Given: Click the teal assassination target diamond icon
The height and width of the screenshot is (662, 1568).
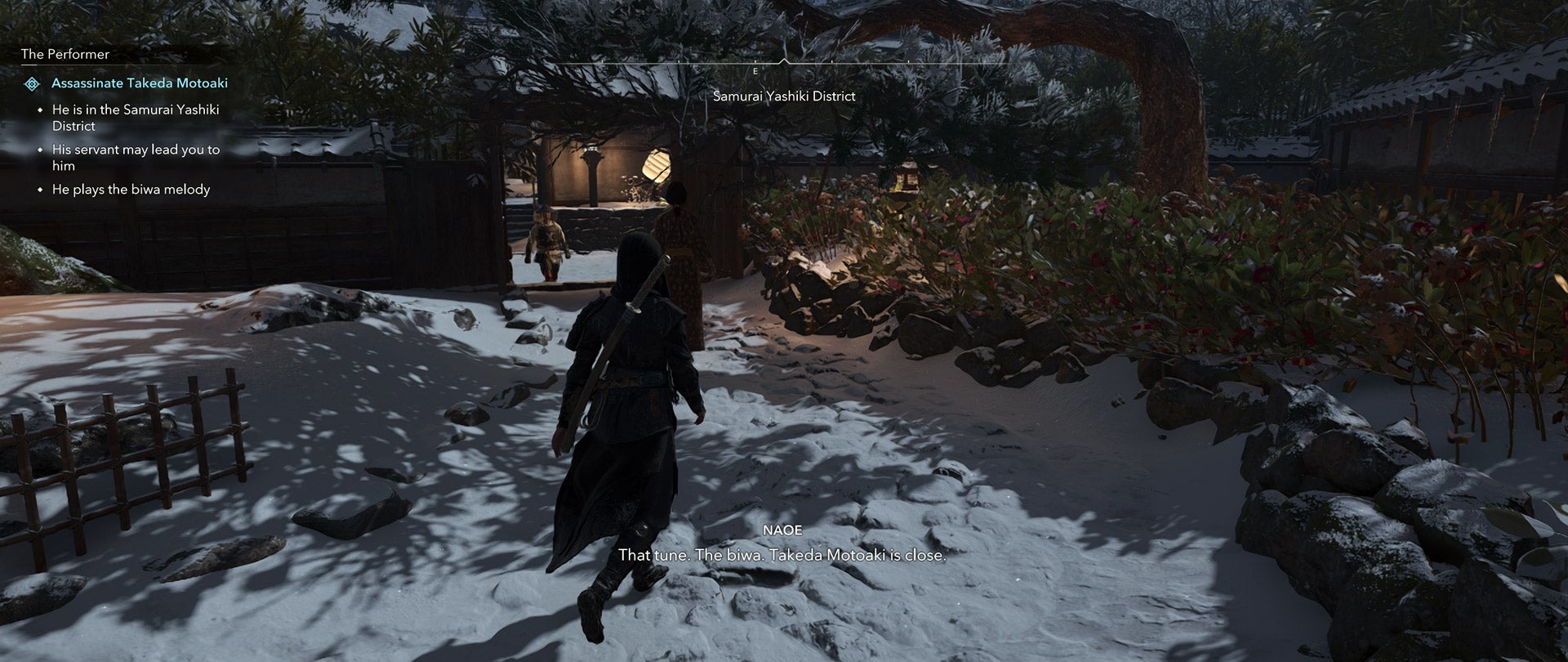Looking at the screenshot, I should pos(31,83).
